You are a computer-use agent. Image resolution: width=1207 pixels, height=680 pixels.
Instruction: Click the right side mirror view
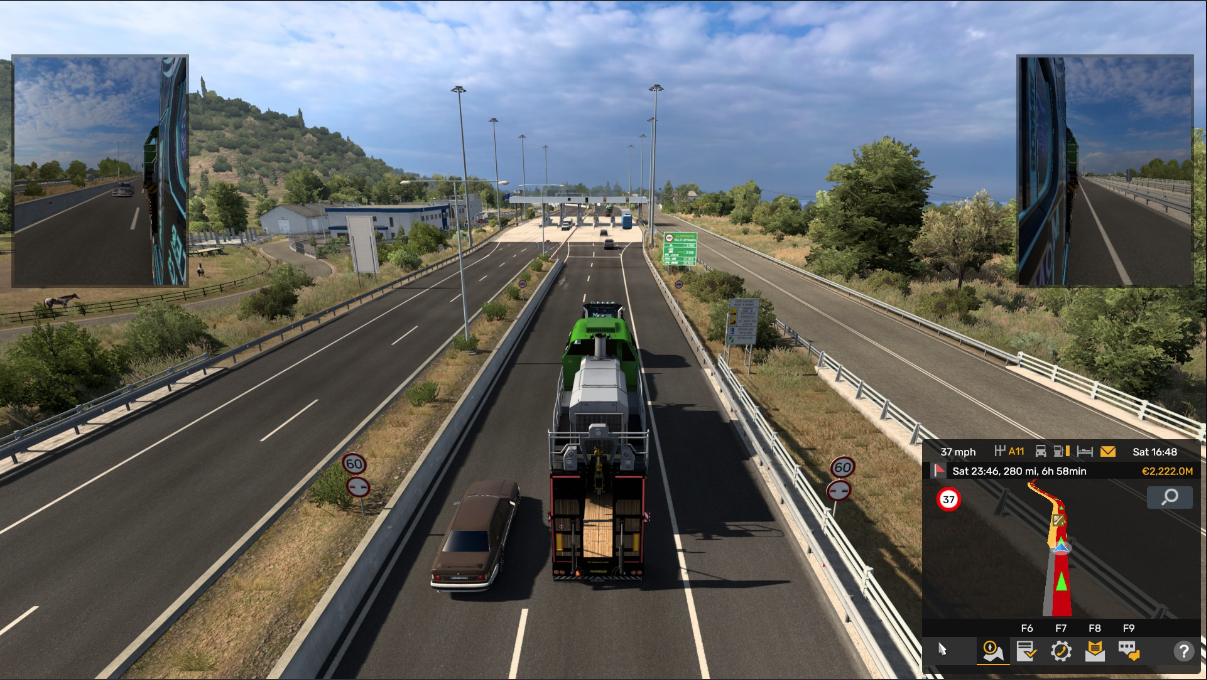click(x=1105, y=171)
